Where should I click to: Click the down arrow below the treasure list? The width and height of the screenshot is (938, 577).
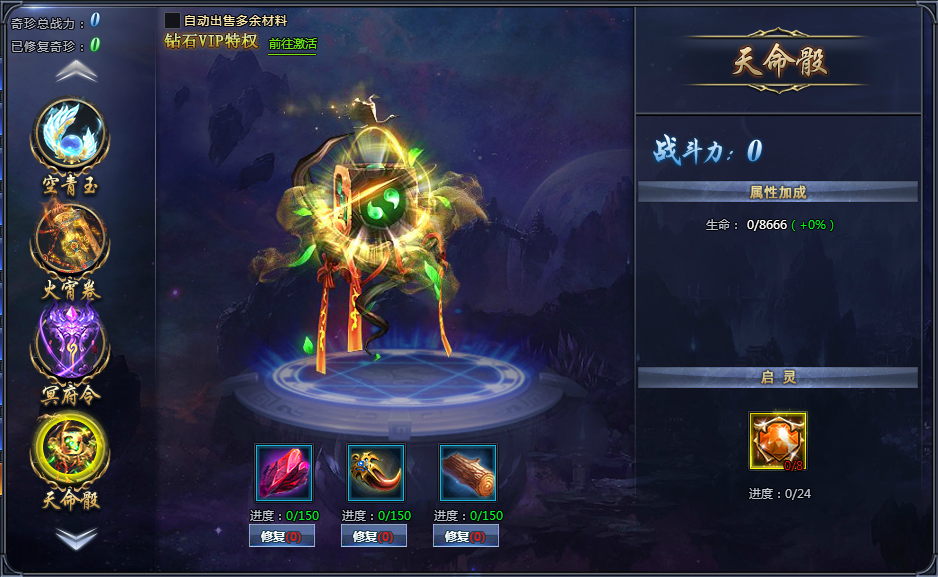[x=76, y=537]
